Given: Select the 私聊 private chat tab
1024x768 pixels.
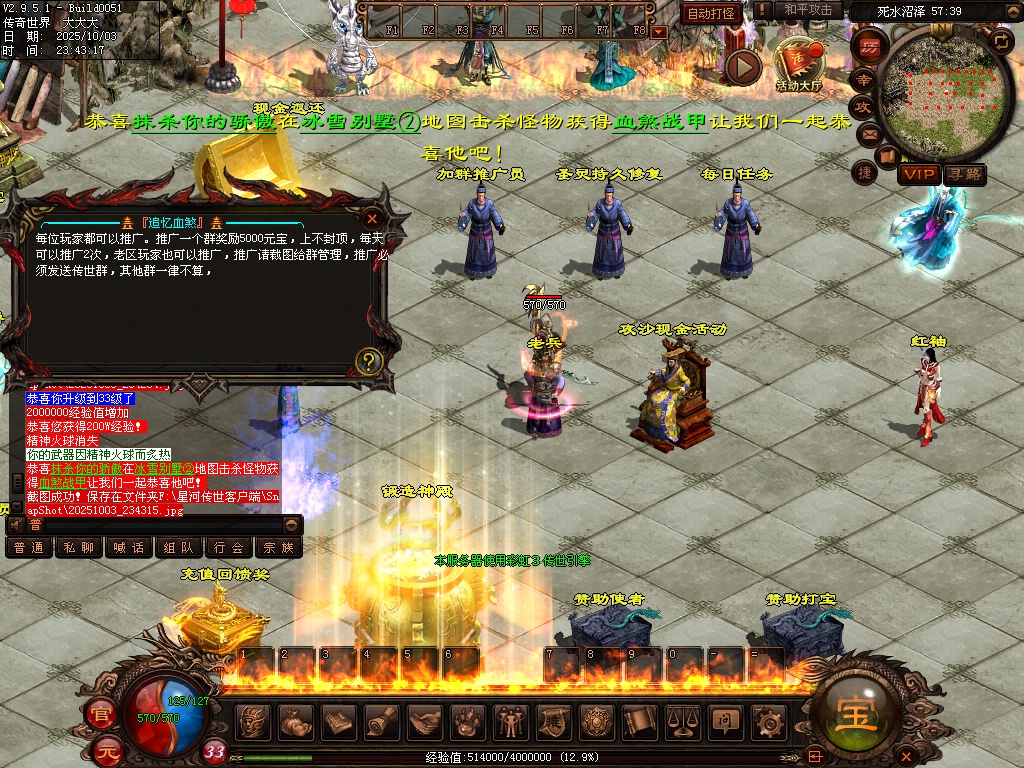Looking at the screenshot, I should [x=79, y=547].
